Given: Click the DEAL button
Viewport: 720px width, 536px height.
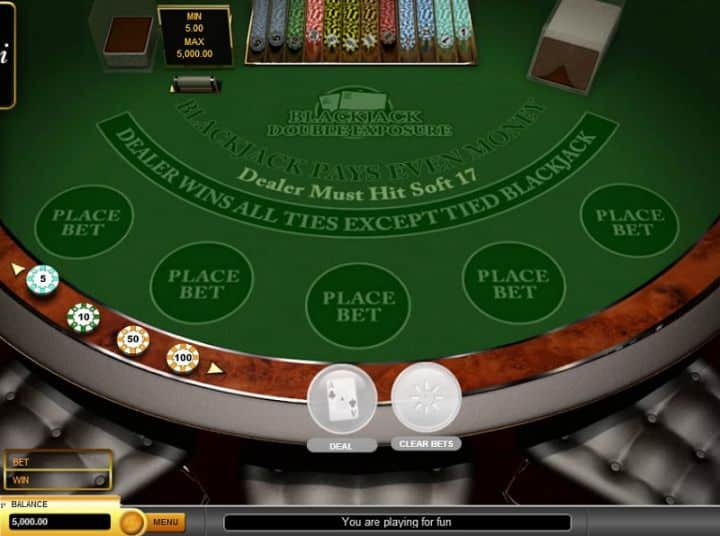Looking at the screenshot, I should pos(342,399).
